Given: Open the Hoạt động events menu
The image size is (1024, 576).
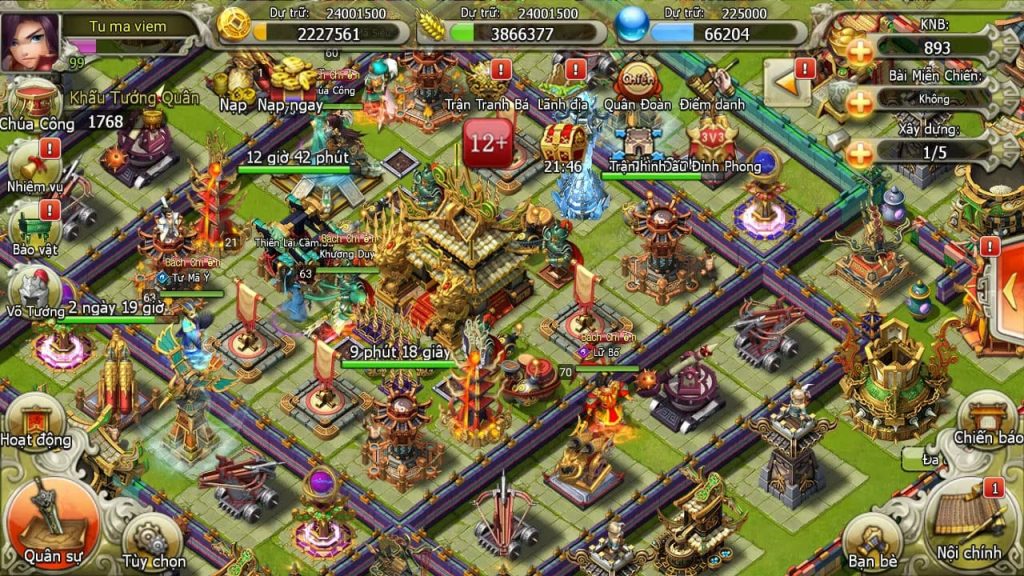Looking at the screenshot, I should [x=35, y=422].
